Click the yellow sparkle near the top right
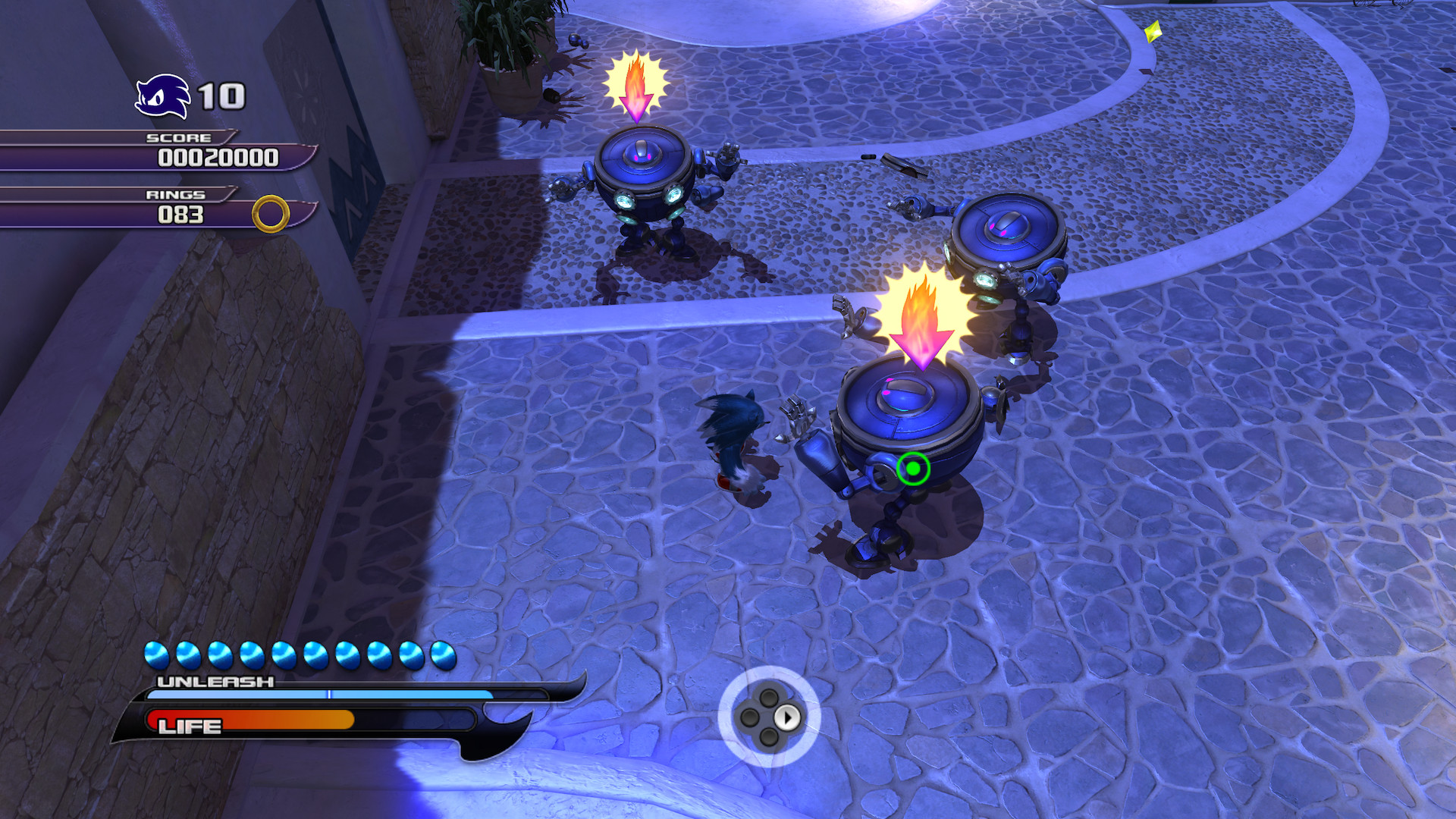 (1152, 33)
